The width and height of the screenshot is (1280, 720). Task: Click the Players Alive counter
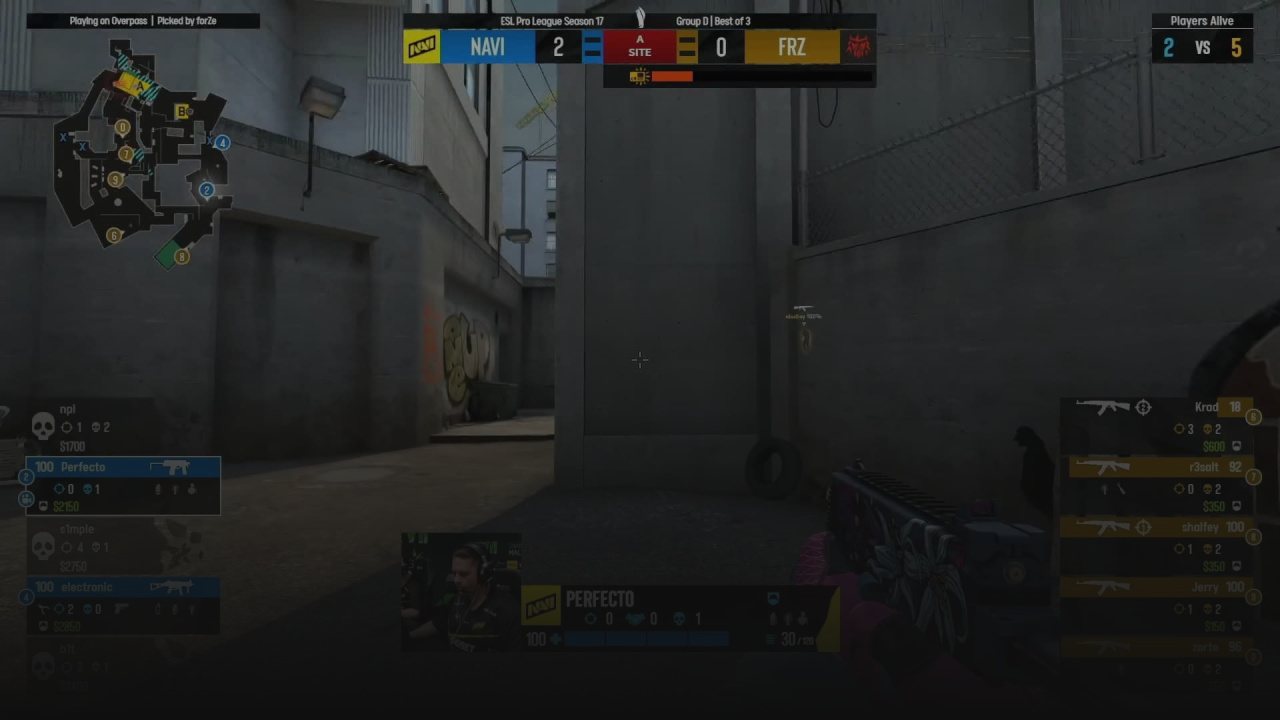pos(1202,20)
